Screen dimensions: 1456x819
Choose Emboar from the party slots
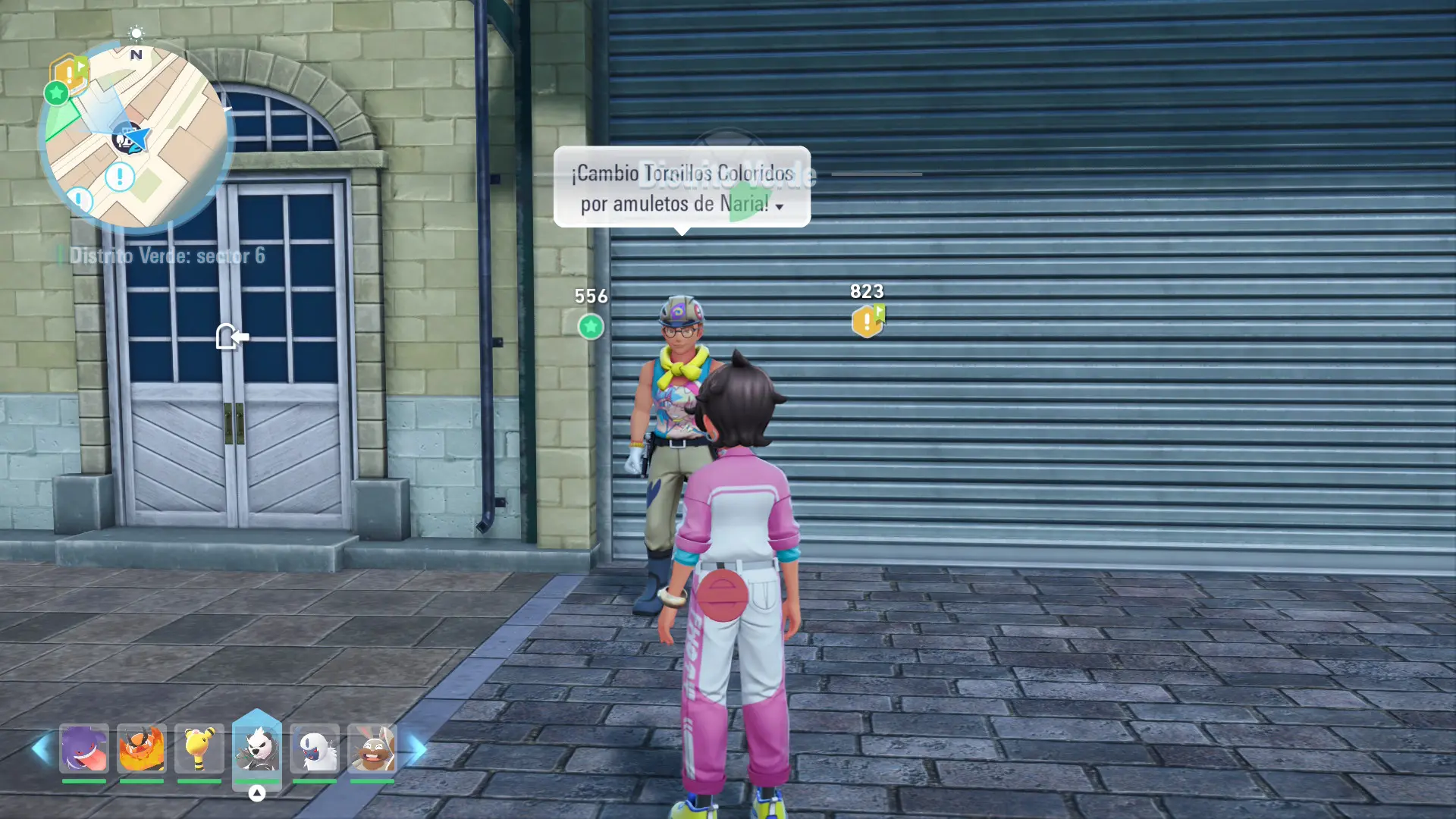[x=142, y=748]
